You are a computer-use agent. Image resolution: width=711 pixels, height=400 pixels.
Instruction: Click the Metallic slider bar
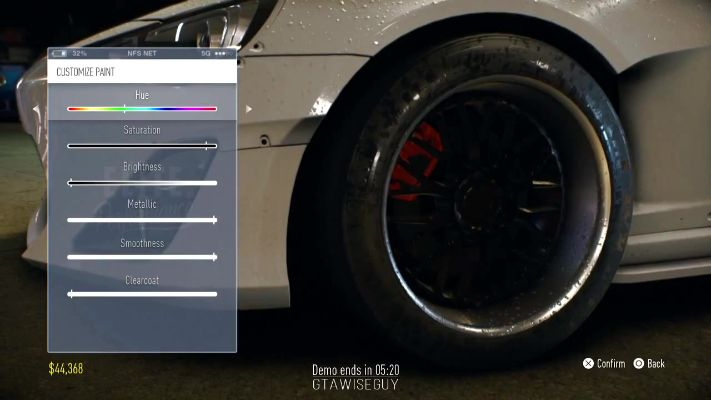tap(142, 220)
